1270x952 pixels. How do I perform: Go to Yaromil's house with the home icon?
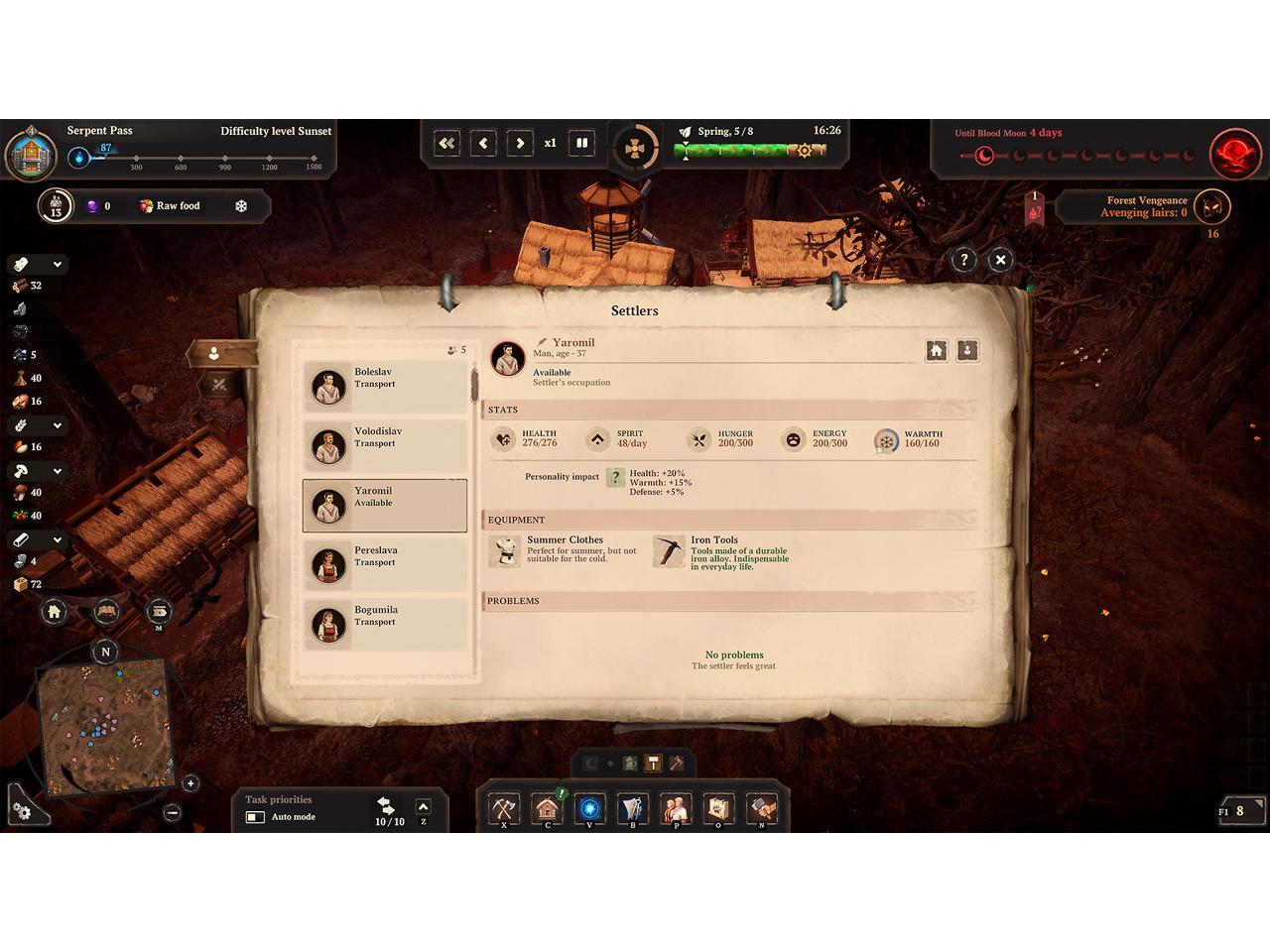click(936, 350)
